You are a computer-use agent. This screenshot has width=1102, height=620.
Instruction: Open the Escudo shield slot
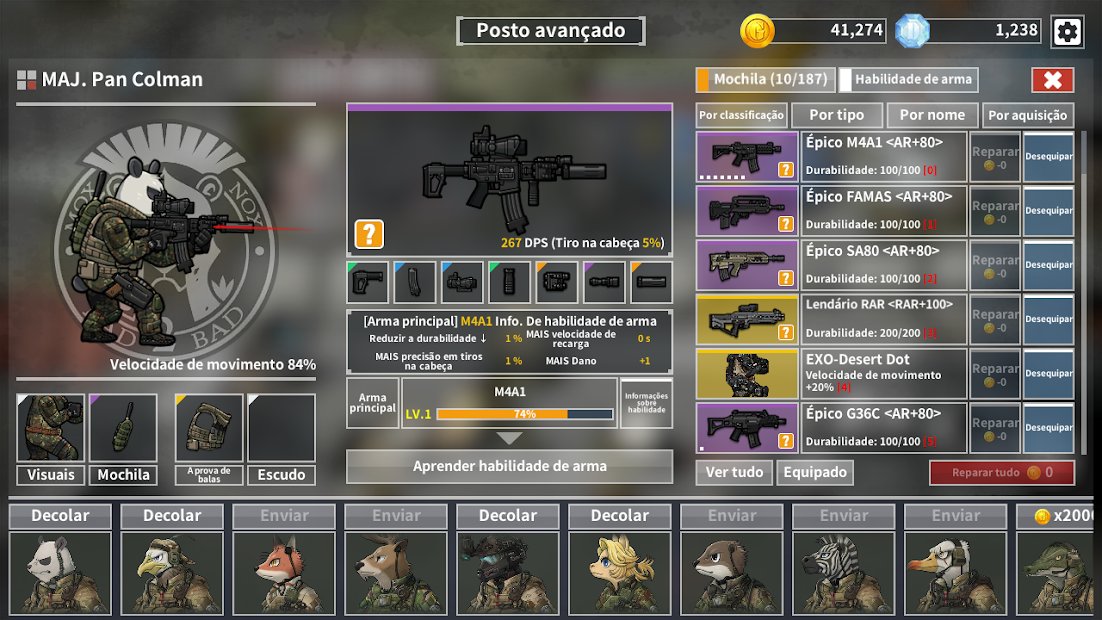(x=281, y=429)
